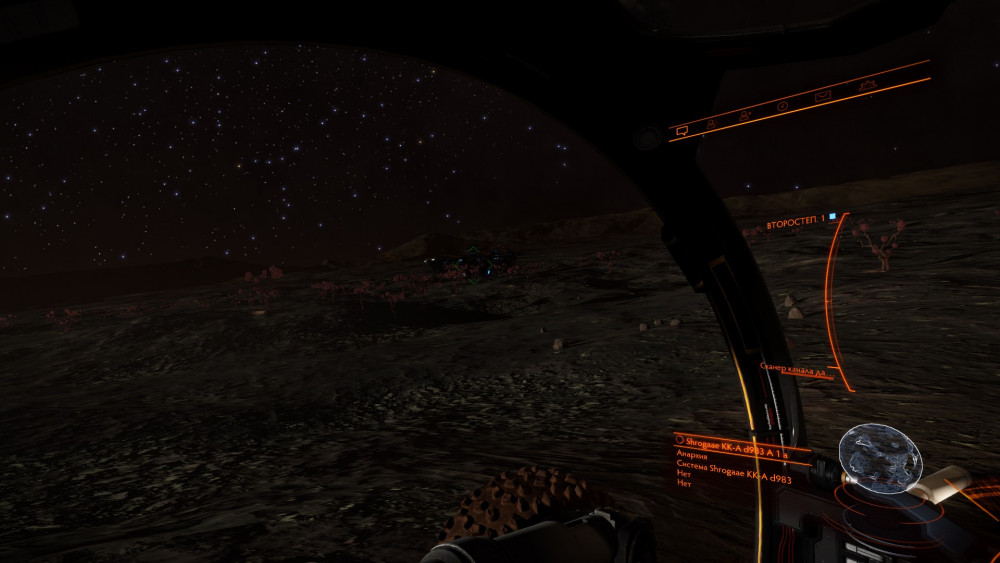Open the chat speech-bubble tab
Screen dimensions: 1000x563
click(682, 130)
